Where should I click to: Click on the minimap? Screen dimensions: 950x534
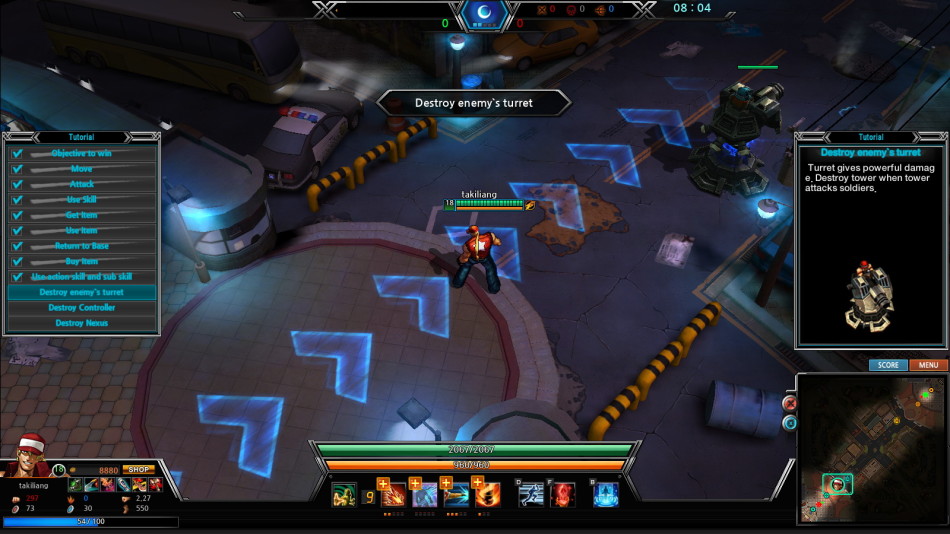[x=870, y=448]
